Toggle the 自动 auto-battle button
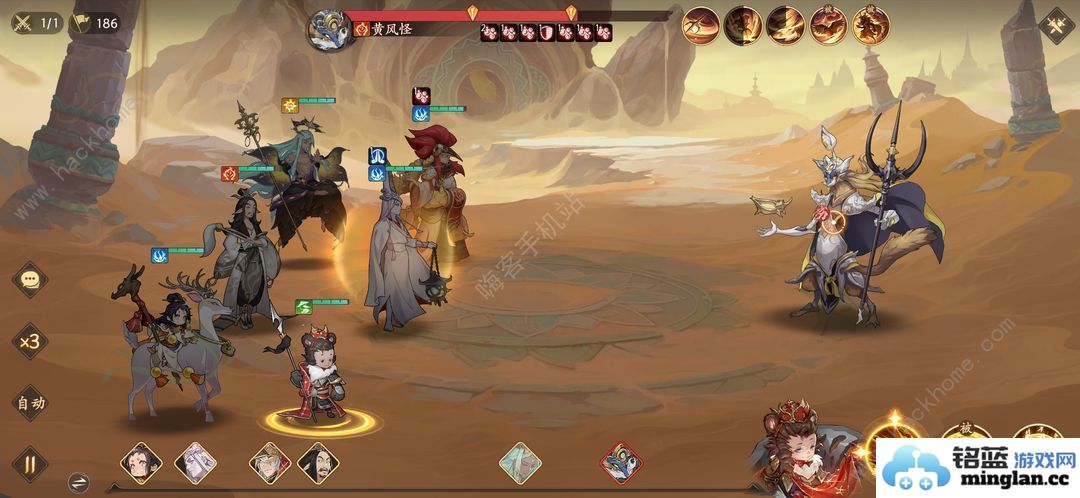This screenshot has height=498, width=1080. tap(30, 403)
